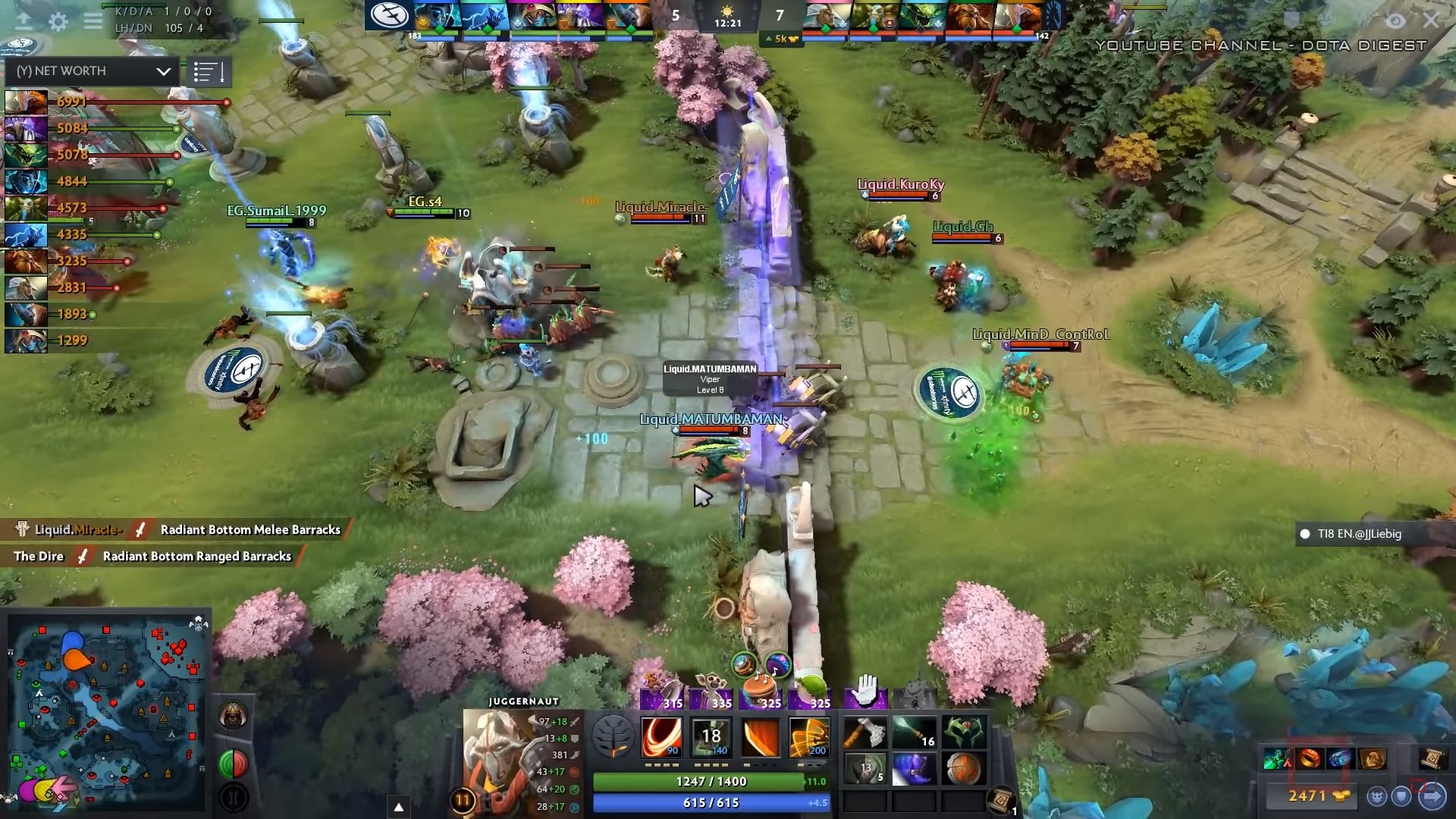Use the Battle Fury axe item
The width and height of the screenshot is (1456, 819).
(x=865, y=733)
